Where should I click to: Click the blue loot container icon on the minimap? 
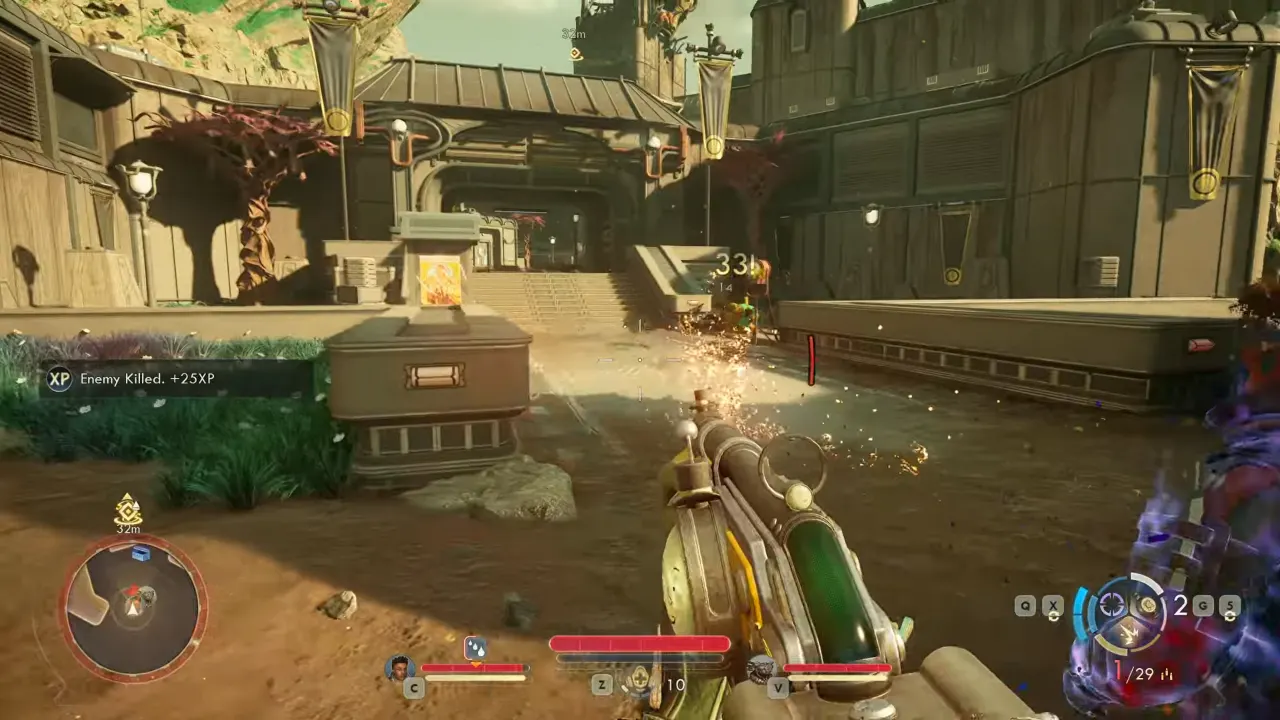[141, 553]
